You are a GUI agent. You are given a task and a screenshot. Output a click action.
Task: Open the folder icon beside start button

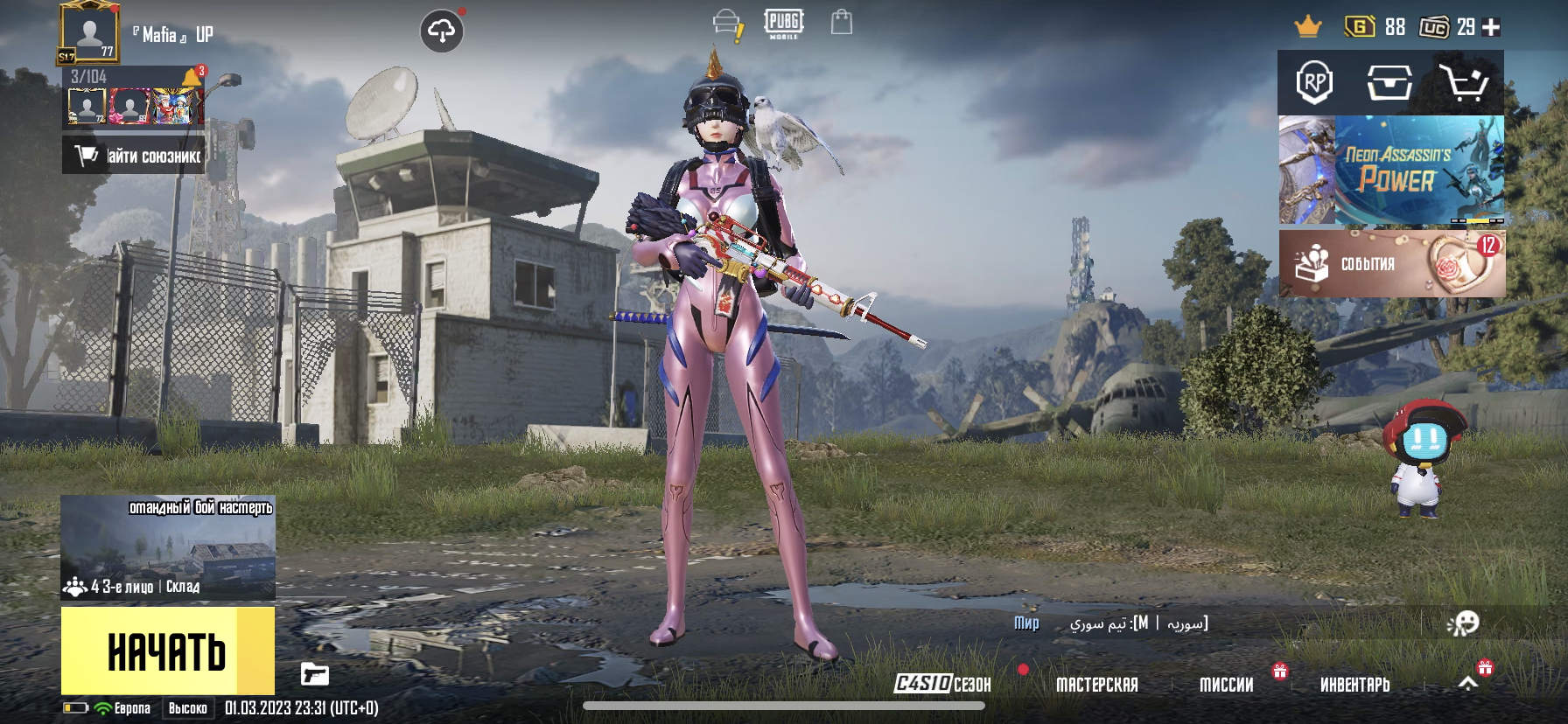coord(315,673)
